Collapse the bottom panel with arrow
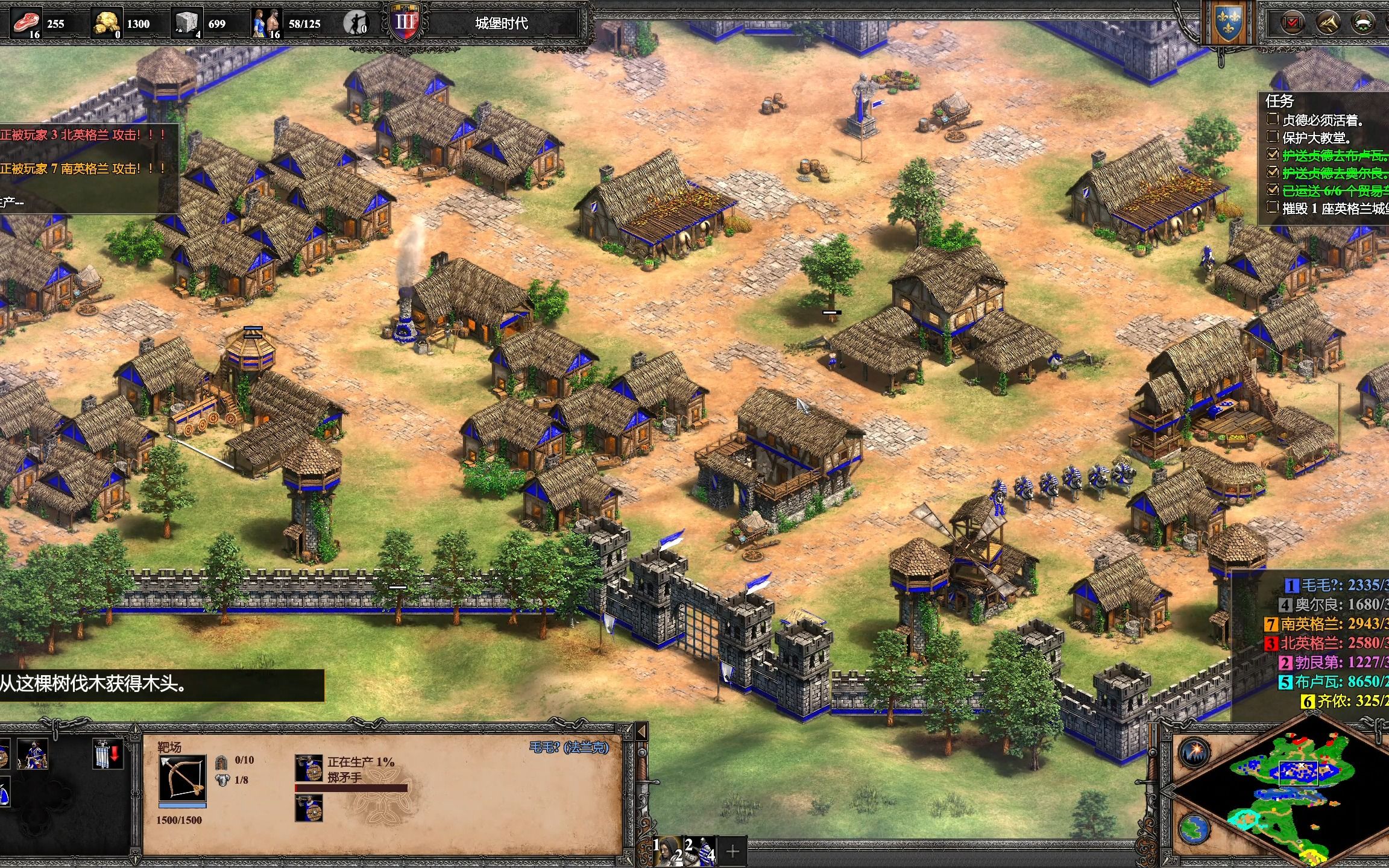 641,732
